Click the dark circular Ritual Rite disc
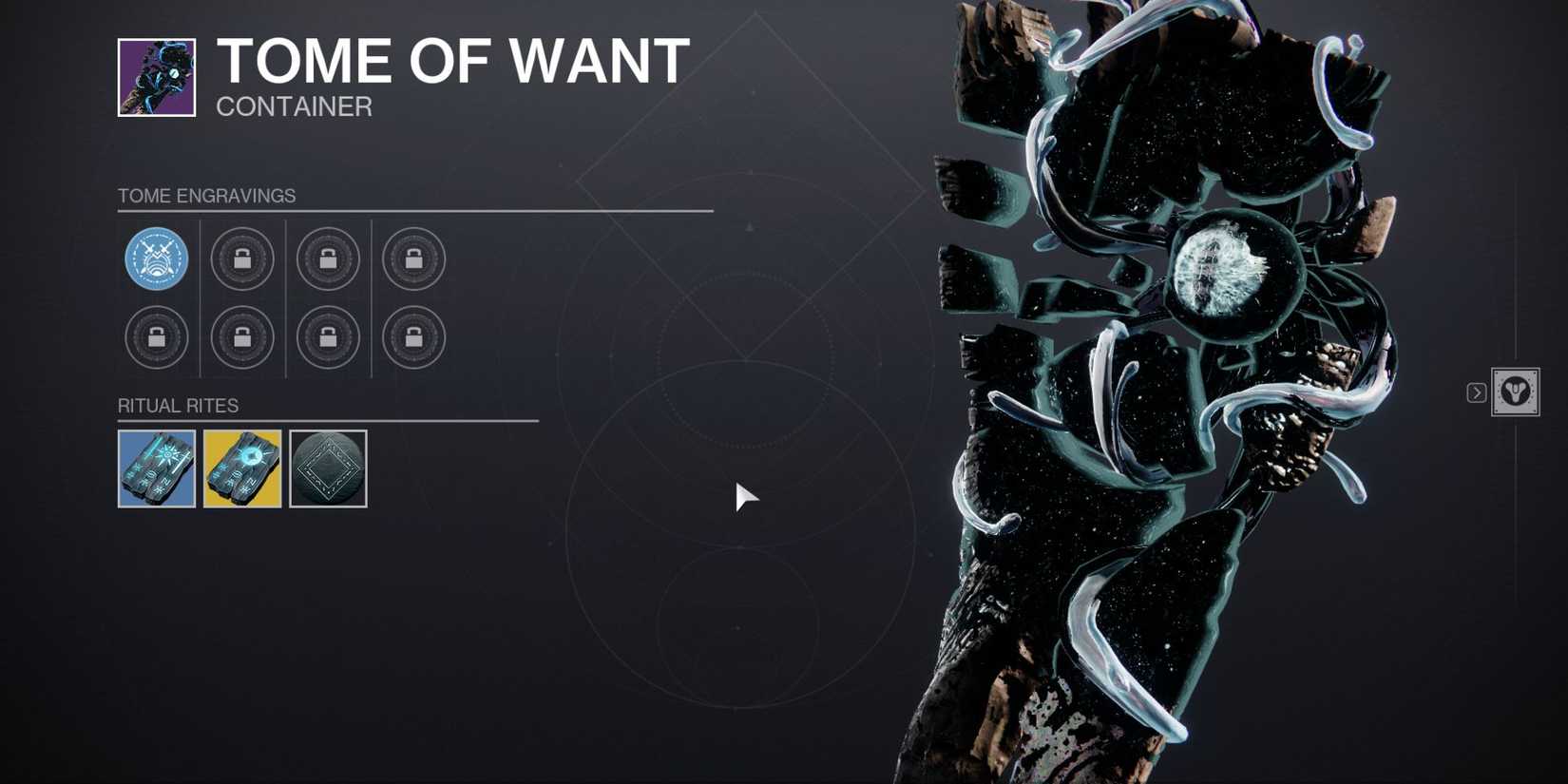Screen dimensions: 1568x784 point(328,469)
